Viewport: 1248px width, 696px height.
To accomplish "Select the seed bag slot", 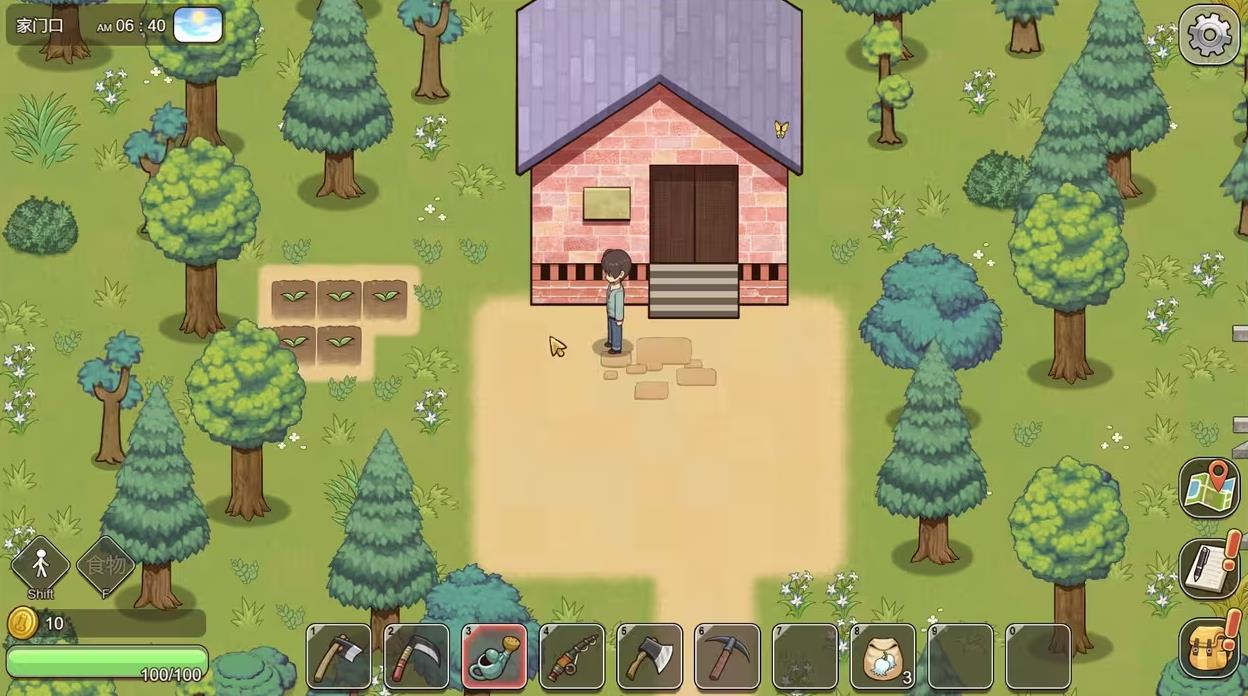I will (x=882, y=657).
